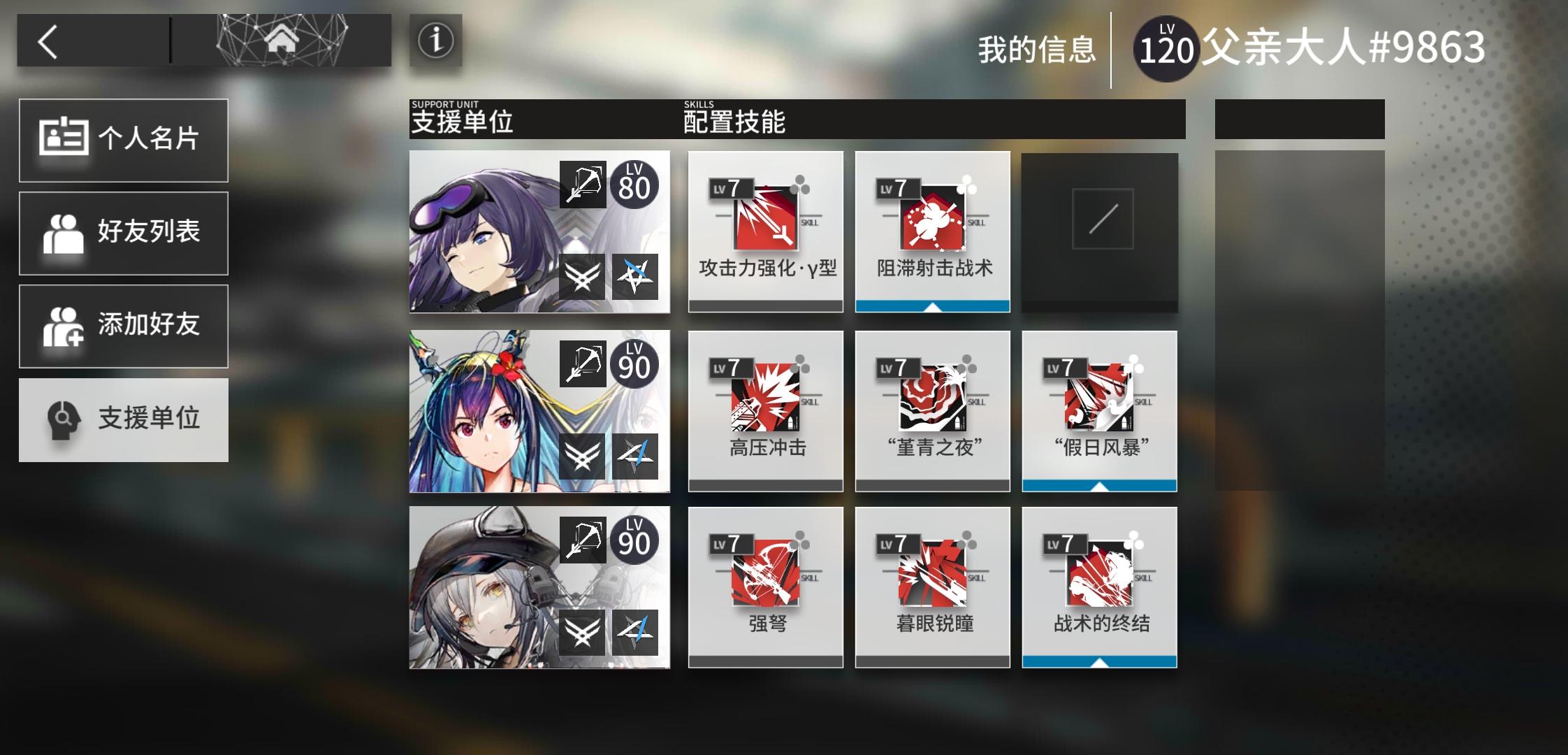Open the 个人名片 panel

click(x=124, y=140)
